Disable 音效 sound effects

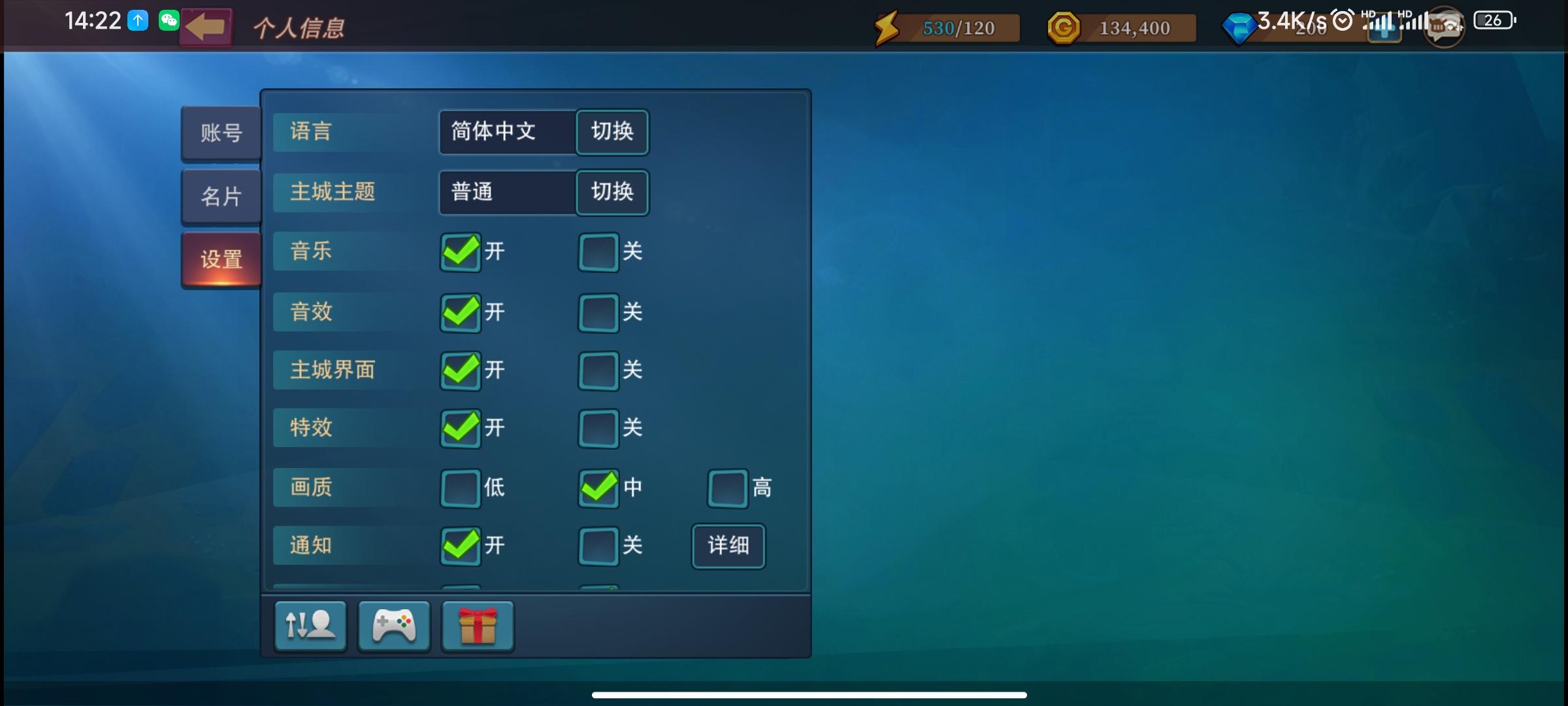point(596,312)
